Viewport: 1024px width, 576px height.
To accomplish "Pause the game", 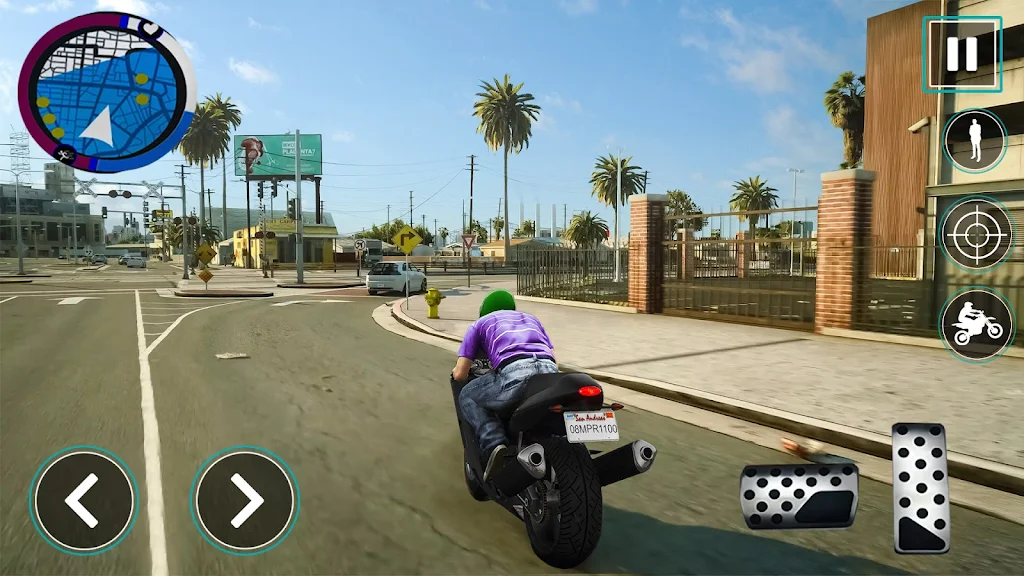I will tap(961, 54).
